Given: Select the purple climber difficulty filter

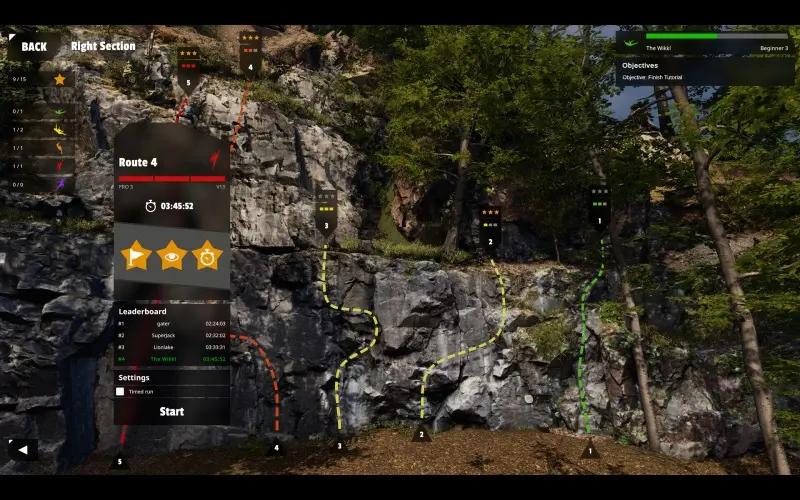Looking at the screenshot, I should pos(58,184).
